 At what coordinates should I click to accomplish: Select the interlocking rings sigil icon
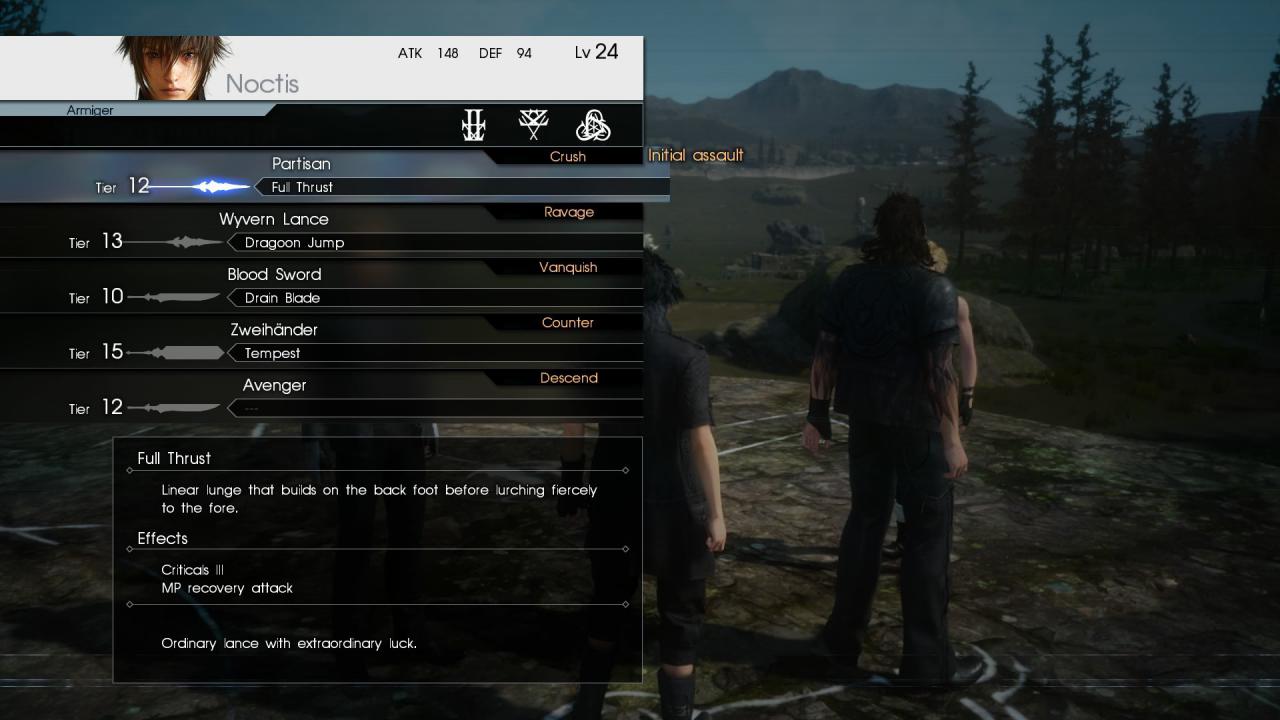pyautogui.click(x=594, y=124)
